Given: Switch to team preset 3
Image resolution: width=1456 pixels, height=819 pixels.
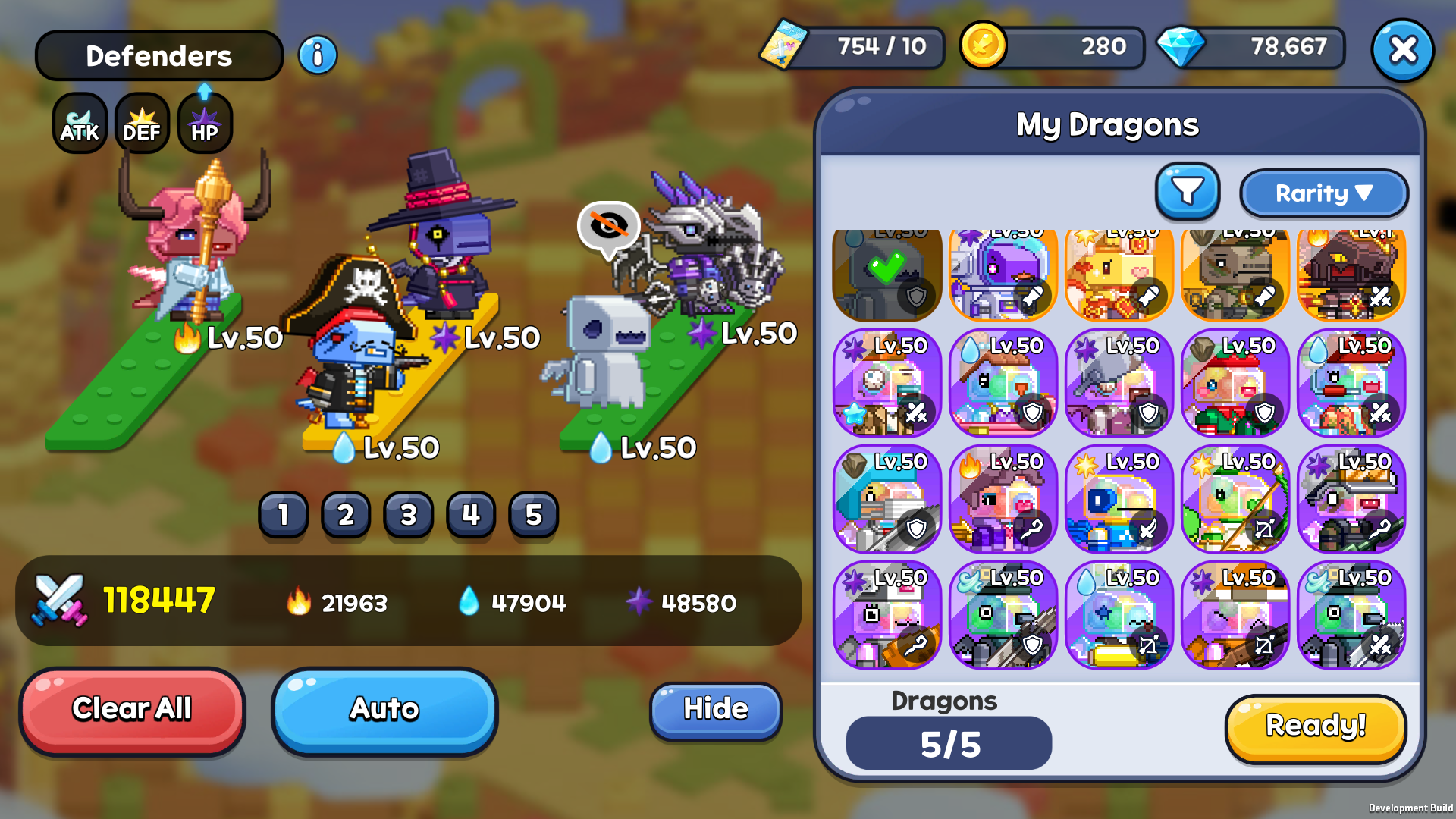Looking at the screenshot, I should click(409, 515).
